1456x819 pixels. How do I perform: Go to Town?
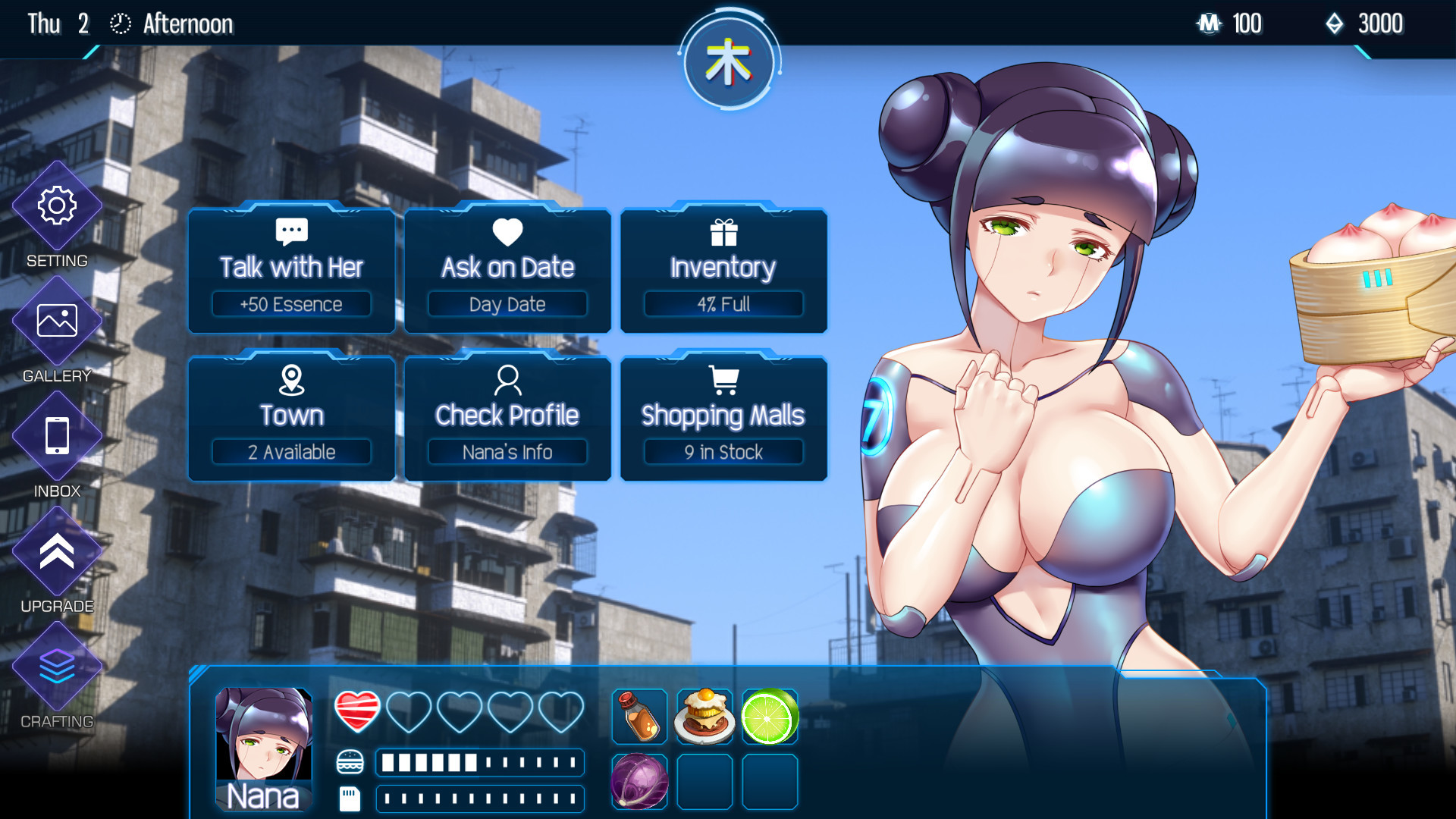tap(291, 418)
